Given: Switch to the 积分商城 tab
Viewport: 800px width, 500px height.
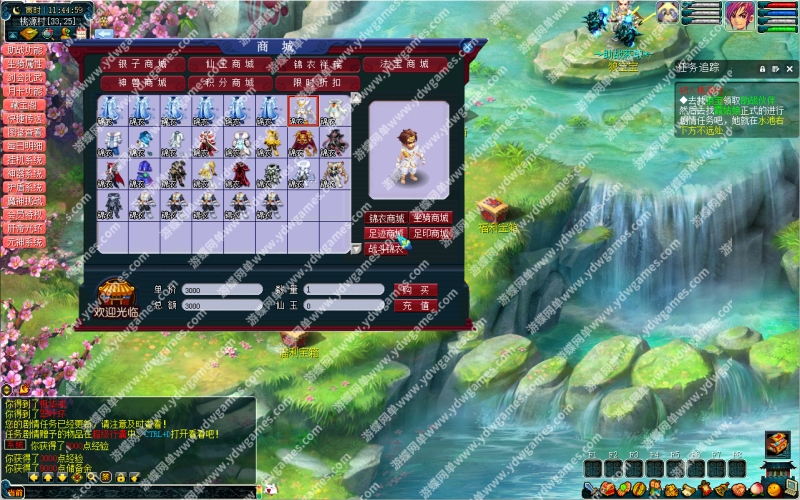Looking at the screenshot, I should [229, 82].
